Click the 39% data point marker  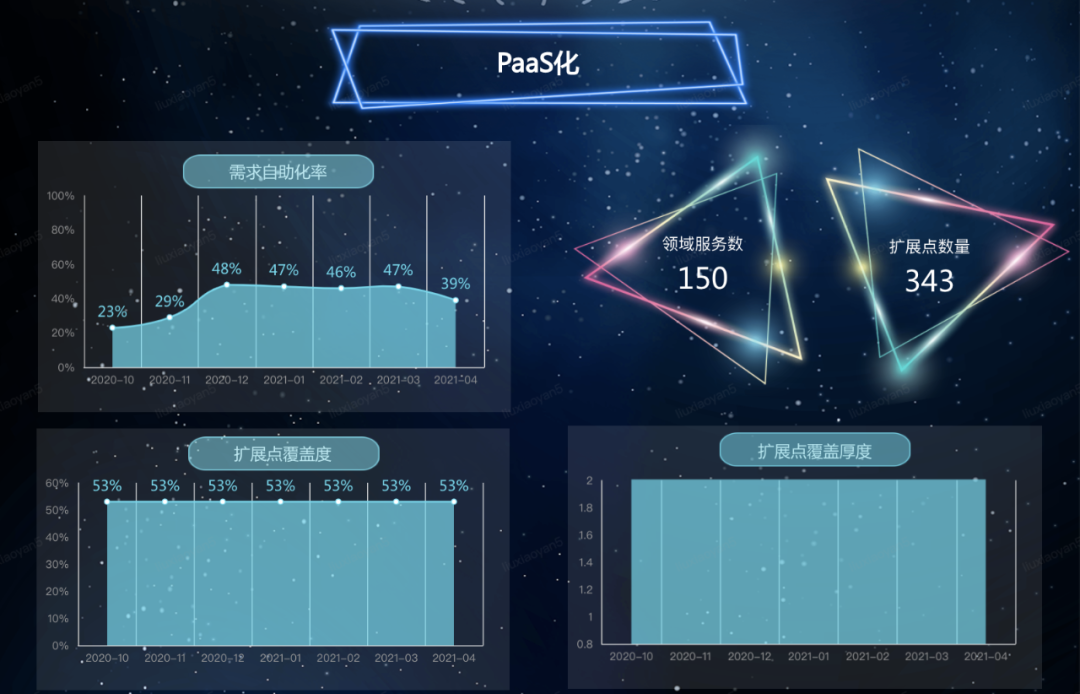click(x=456, y=300)
